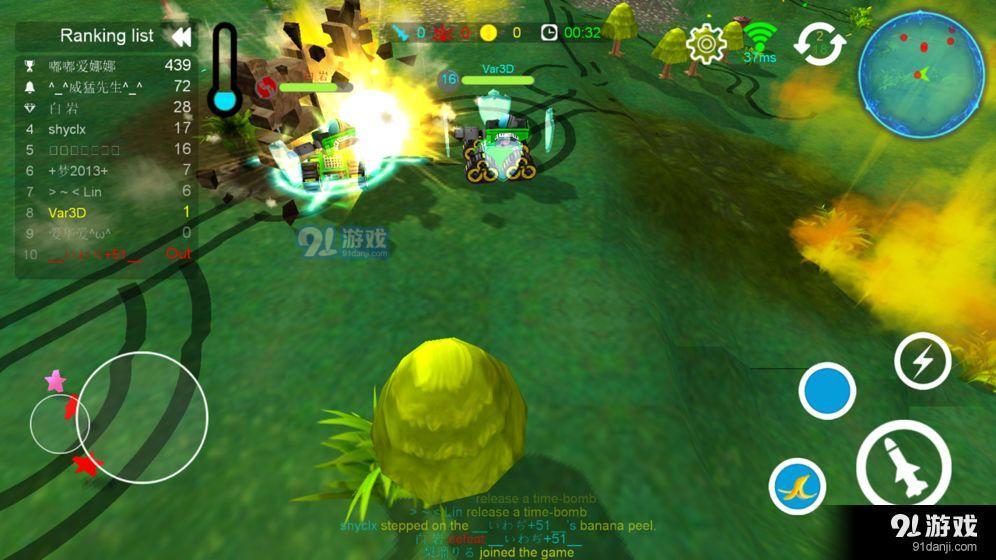Activate the lightning bolt boost
This screenshot has height=560, width=996.
[922, 360]
